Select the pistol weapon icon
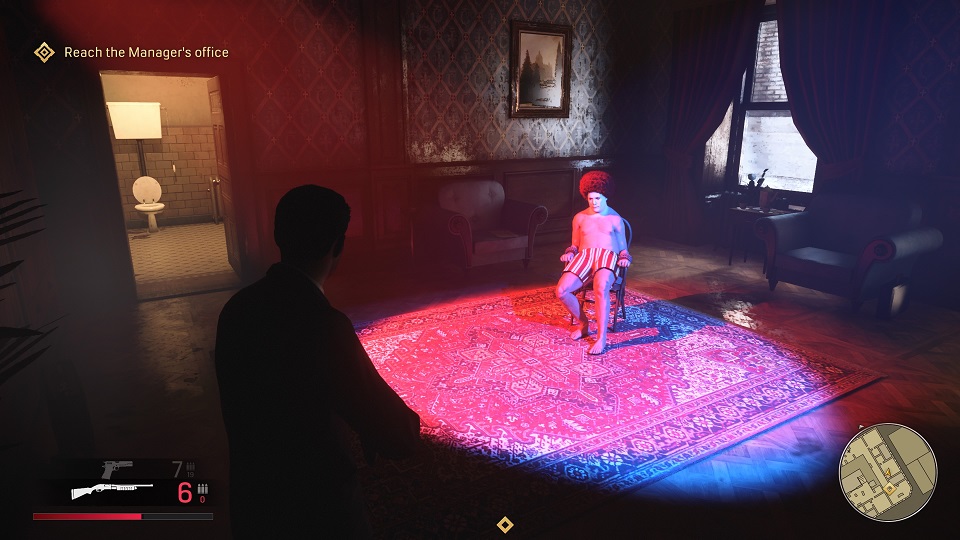The width and height of the screenshot is (960, 540). click(x=118, y=468)
